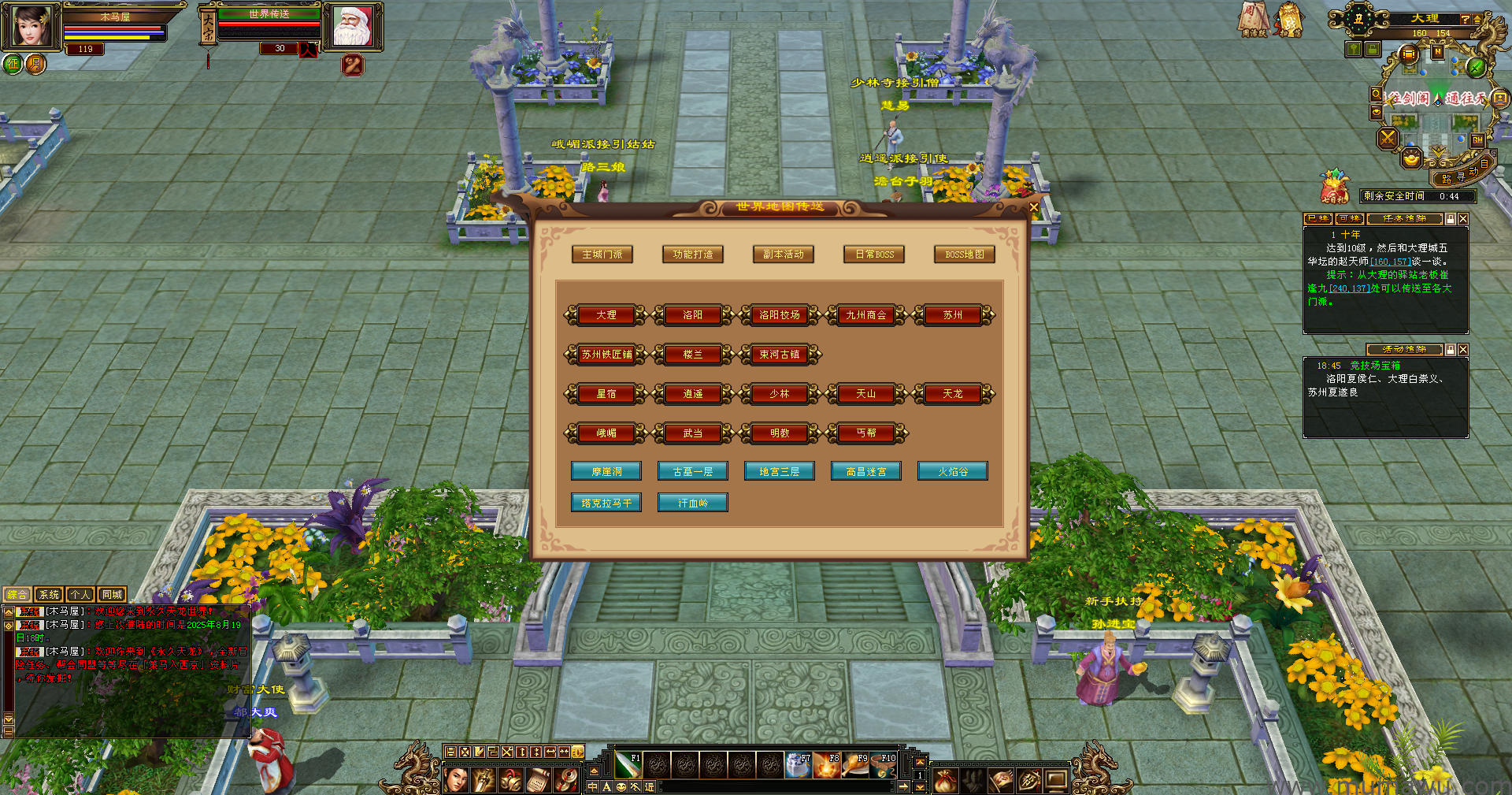Image resolution: width=1512 pixels, height=795 pixels.
Task: Choose the 少林 sect destination
Action: pos(780,394)
